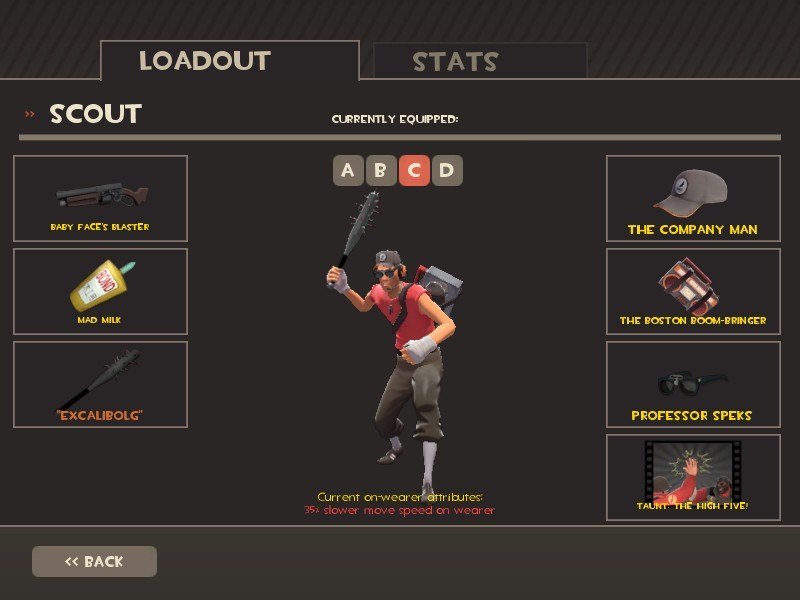Choose loadout preset C

[413, 171]
